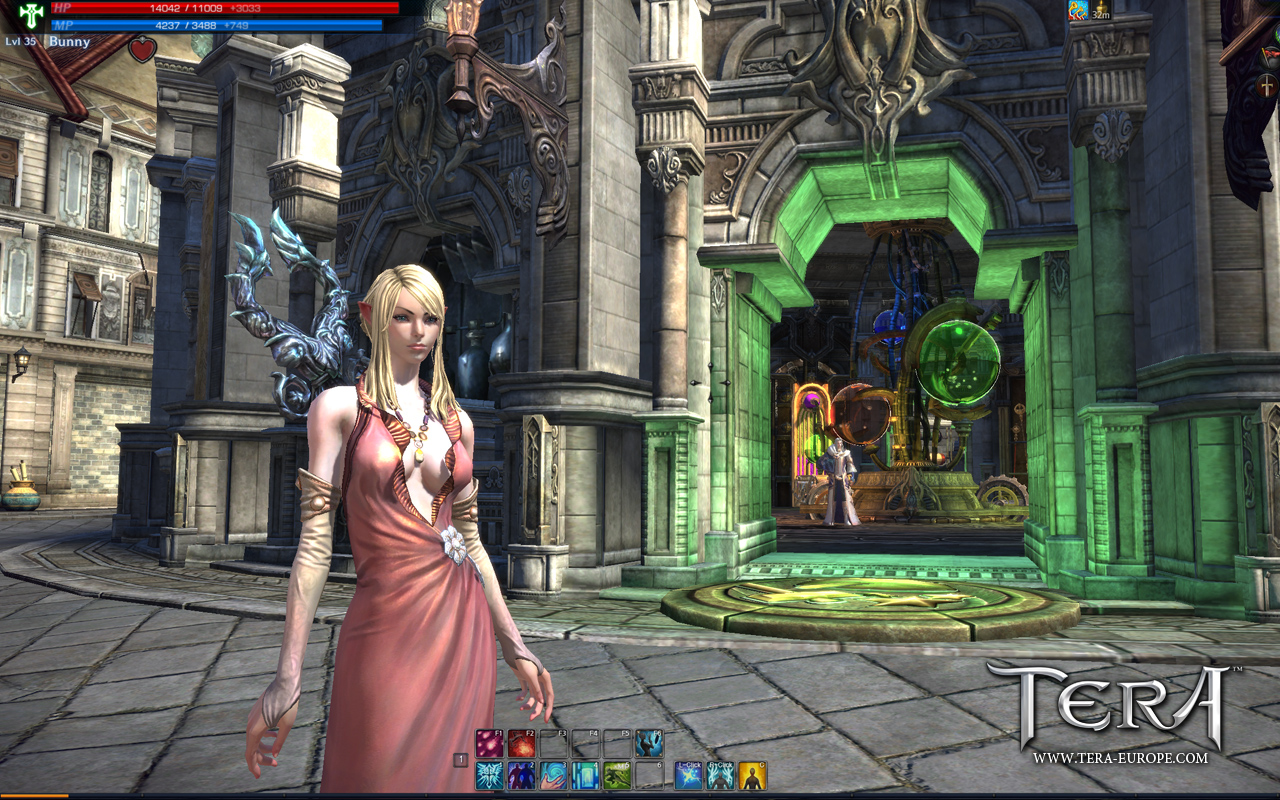Use the red fiery figure skill in F2
The image size is (1280, 800).
[521, 743]
